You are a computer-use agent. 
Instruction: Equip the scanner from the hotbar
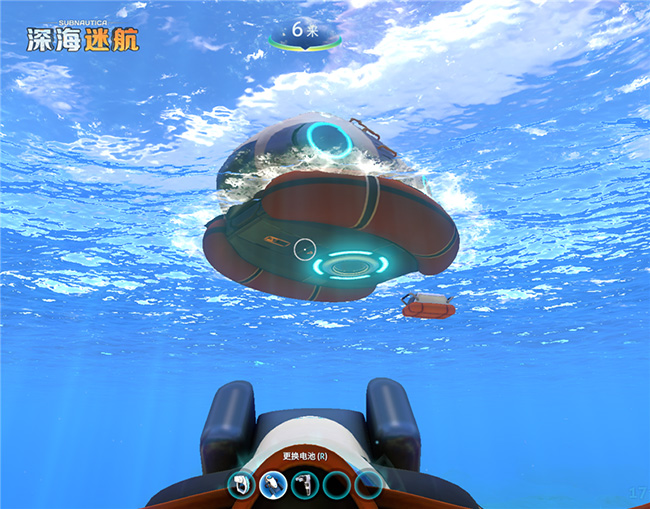[x=241, y=485]
